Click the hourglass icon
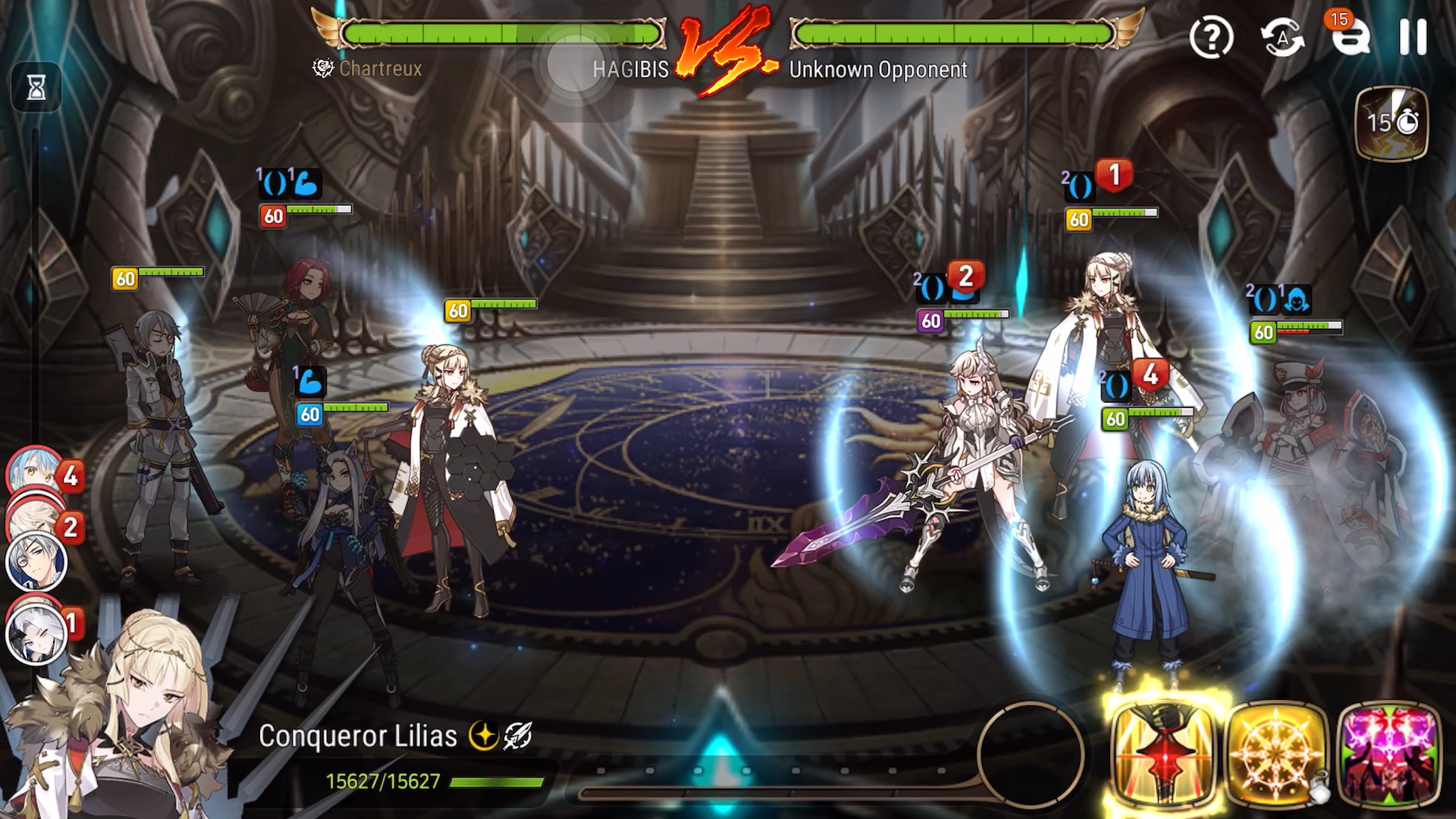Viewport: 1456px width, 819px height. (x=36, y=88)
